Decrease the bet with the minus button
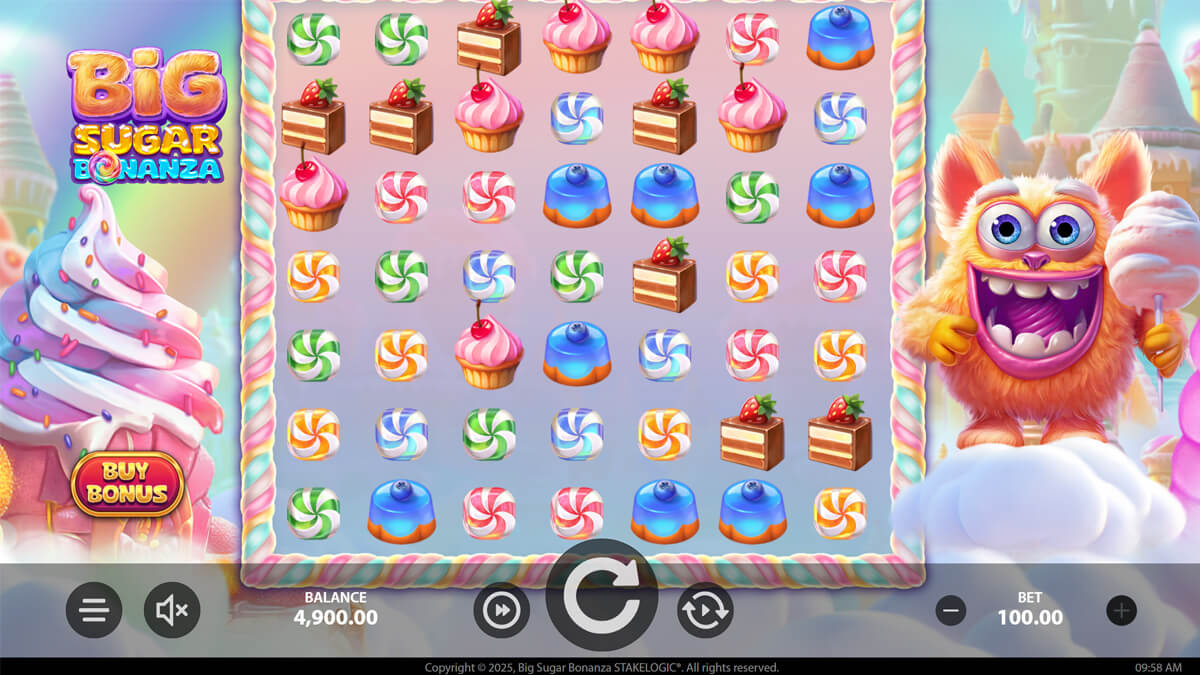The width and height of the screenshot is (1200, 675). click(951, 610)
